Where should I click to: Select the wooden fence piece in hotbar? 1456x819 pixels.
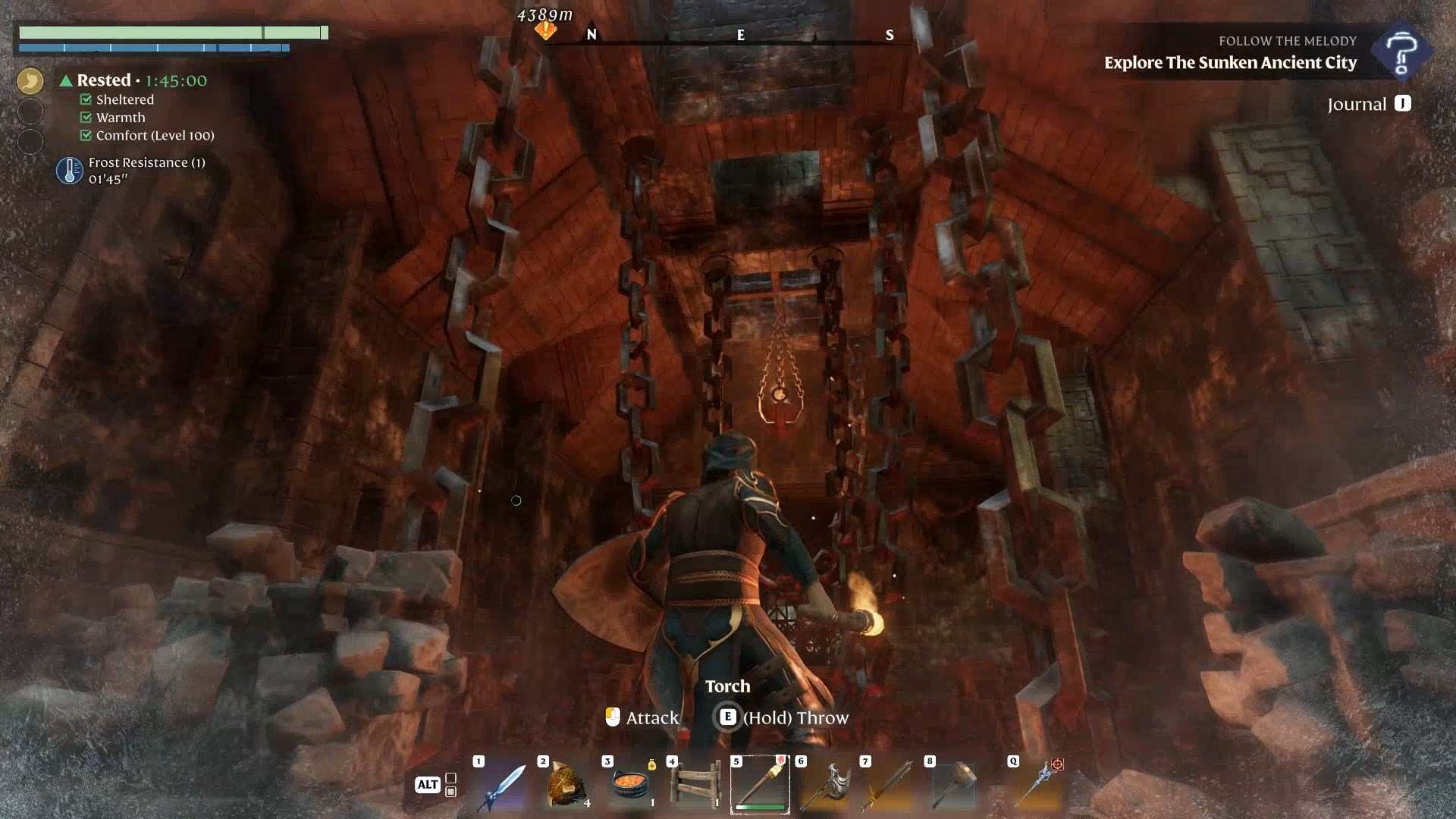tap(695, 786)
